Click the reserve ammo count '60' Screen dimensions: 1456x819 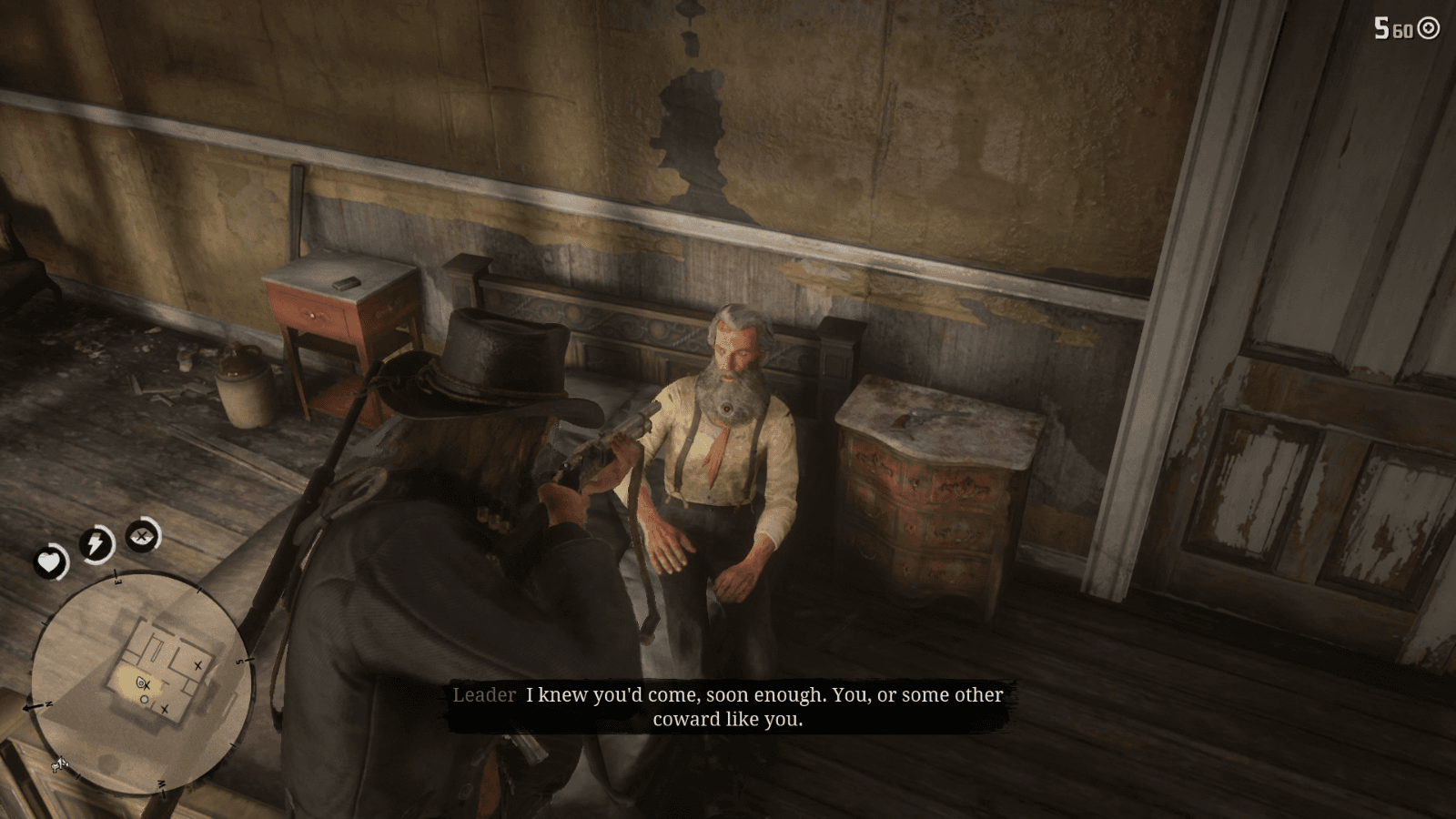(1403, 30)
